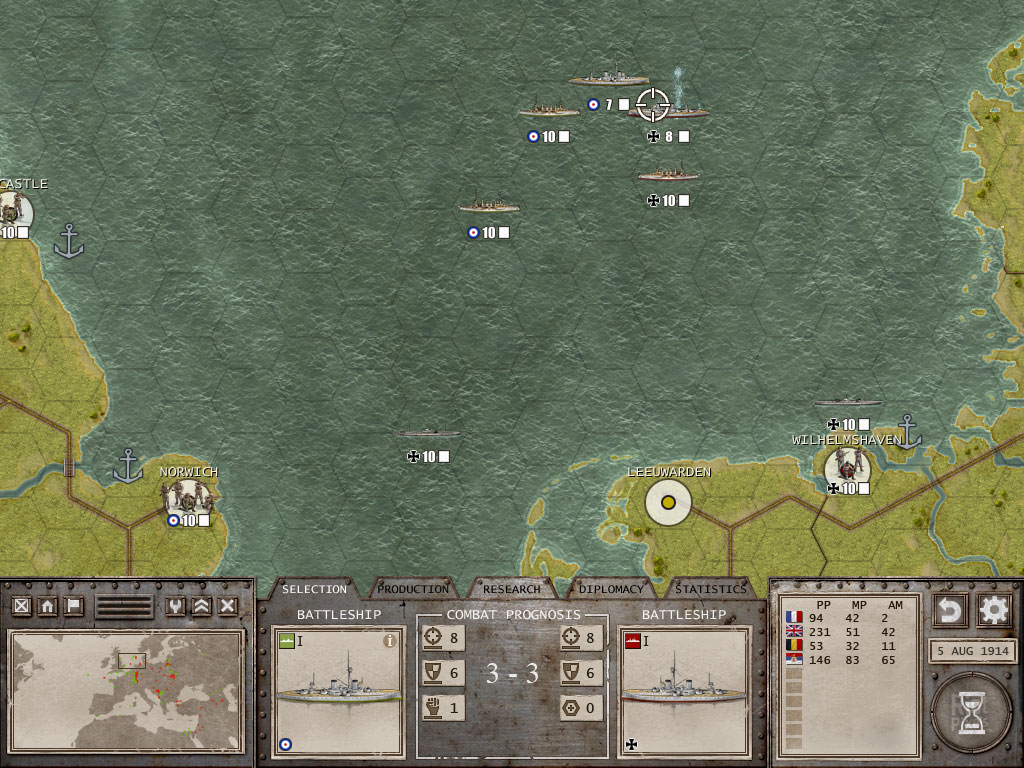Attack the targeted German ship under the crosshair
Image resolution: width=1024 pixels, height=768 pixels.
[x=654, y=104]
